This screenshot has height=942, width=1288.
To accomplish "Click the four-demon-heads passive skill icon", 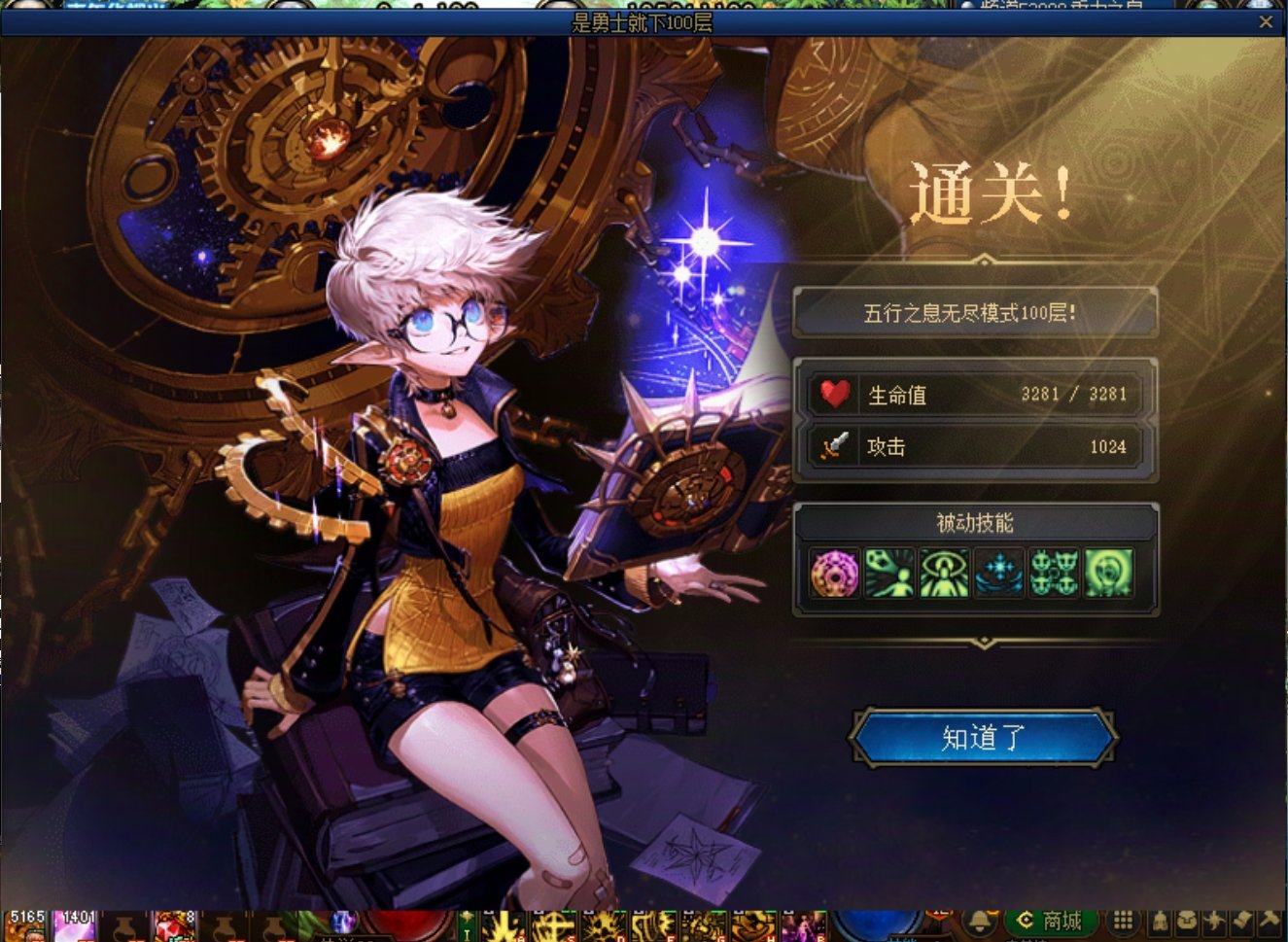I will coord(1054,574).
